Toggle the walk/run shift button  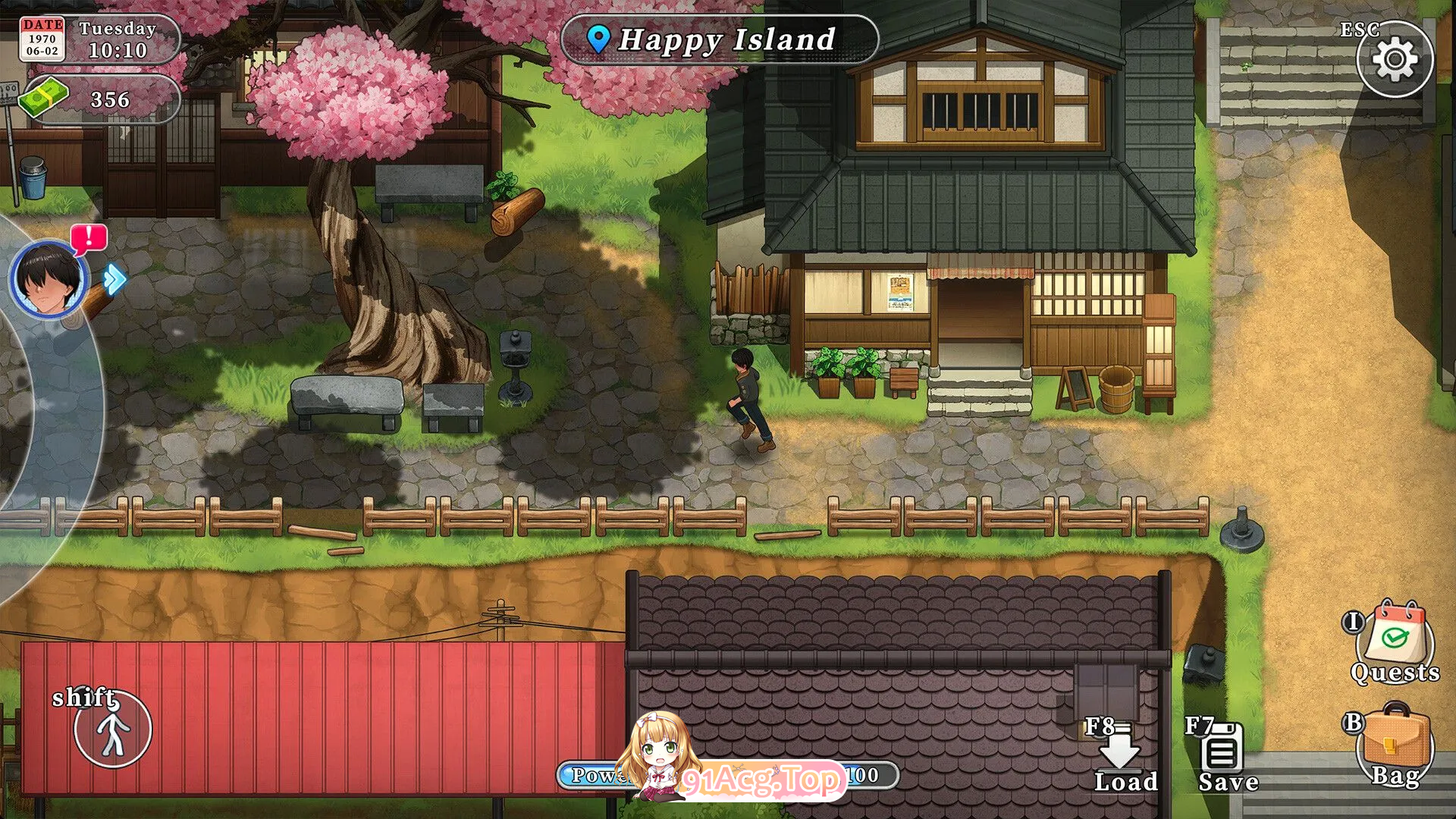point(112,730)
